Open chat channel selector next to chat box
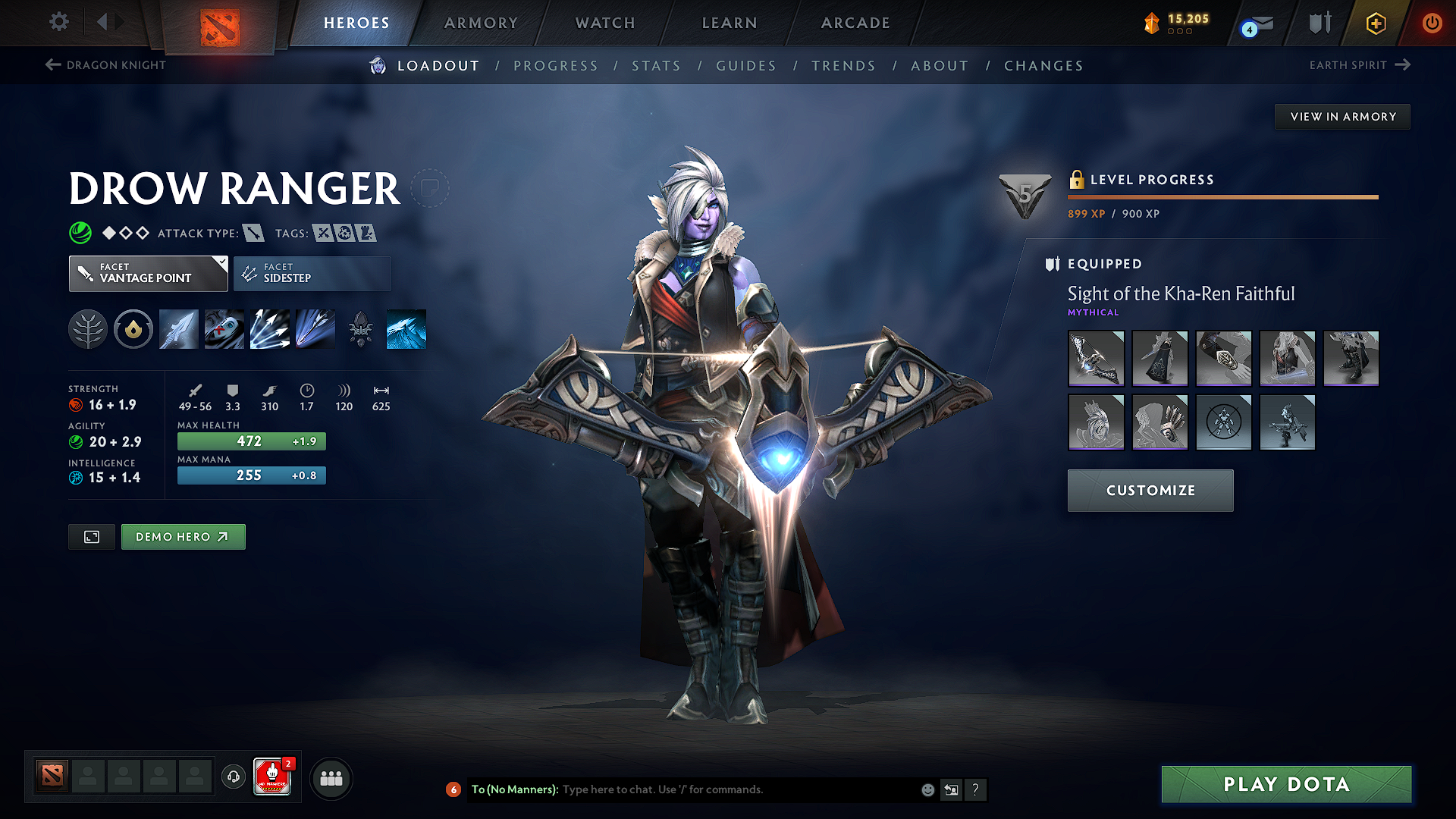 [x=453, y=789]
